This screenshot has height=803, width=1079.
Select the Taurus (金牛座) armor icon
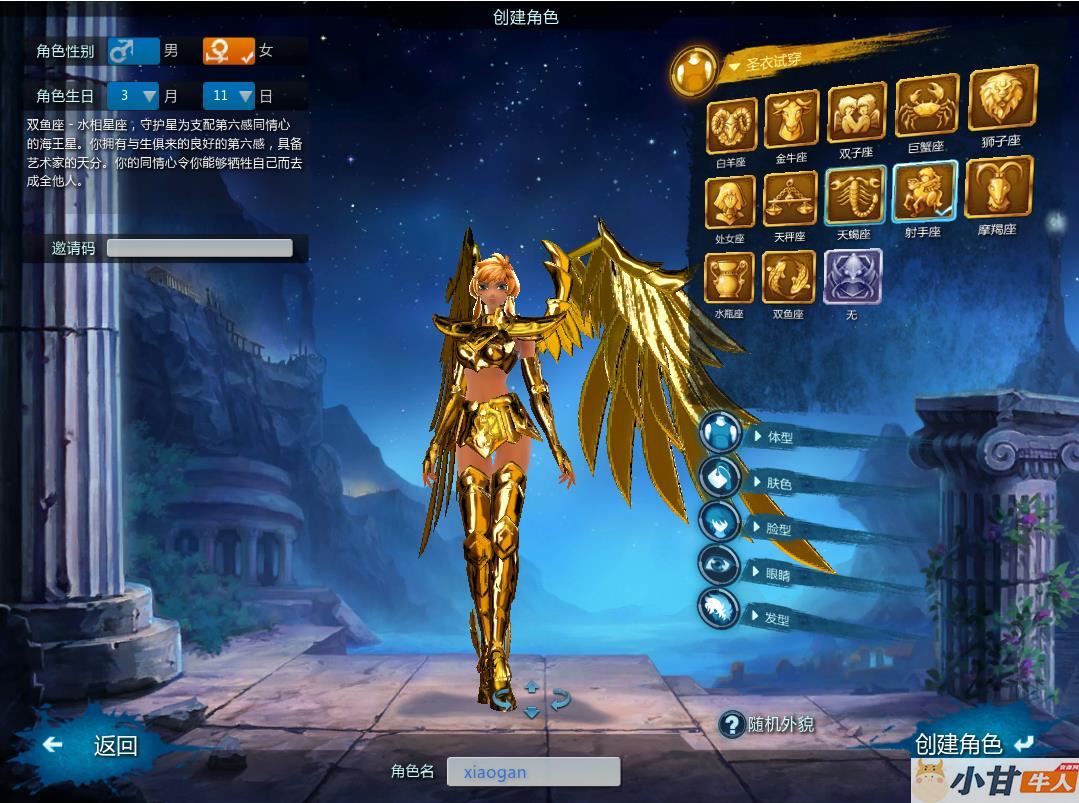click(x=791, y=120)
